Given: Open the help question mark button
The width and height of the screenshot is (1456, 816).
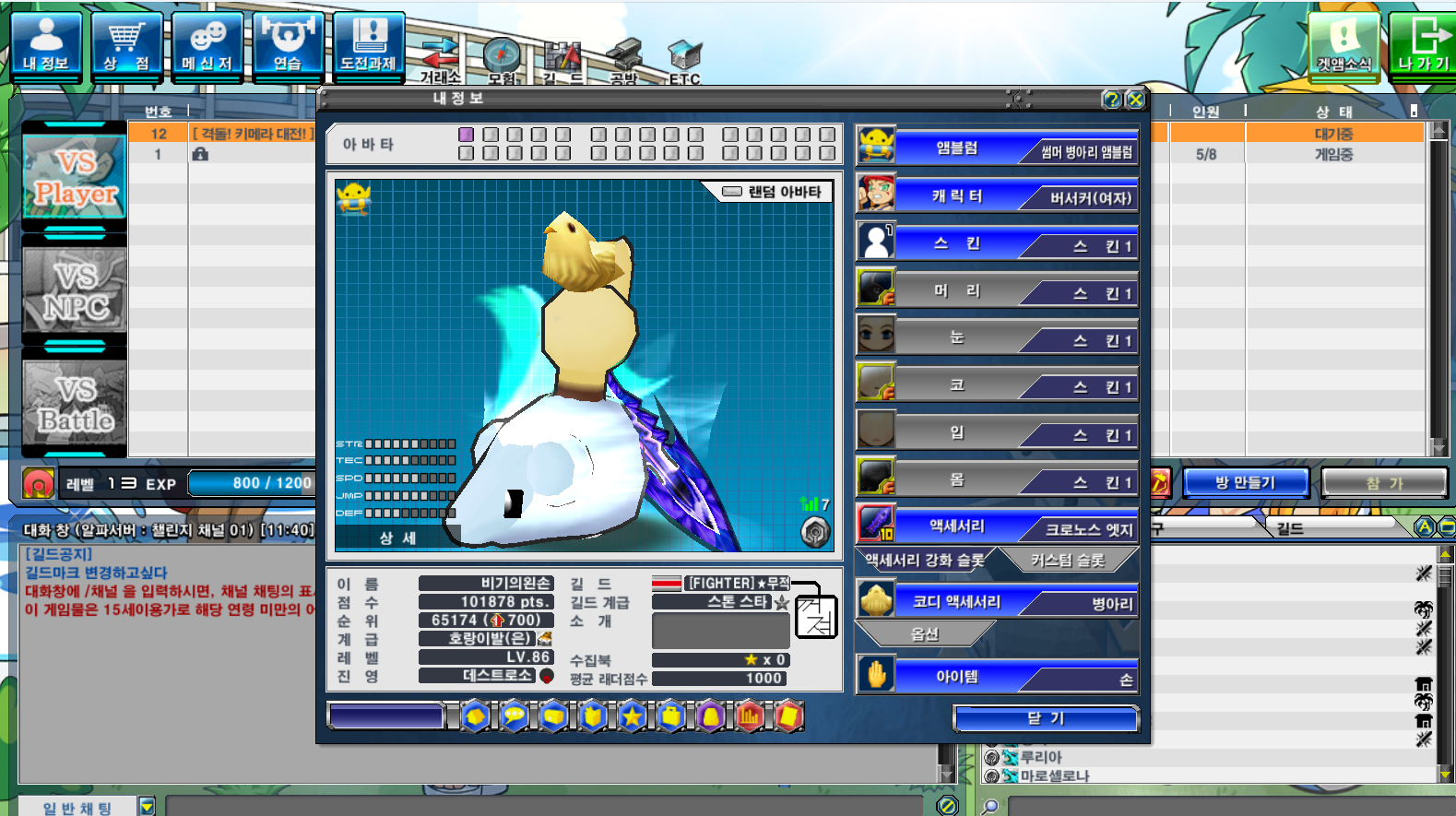Looking at the screenshot, I should [1112, 100].
